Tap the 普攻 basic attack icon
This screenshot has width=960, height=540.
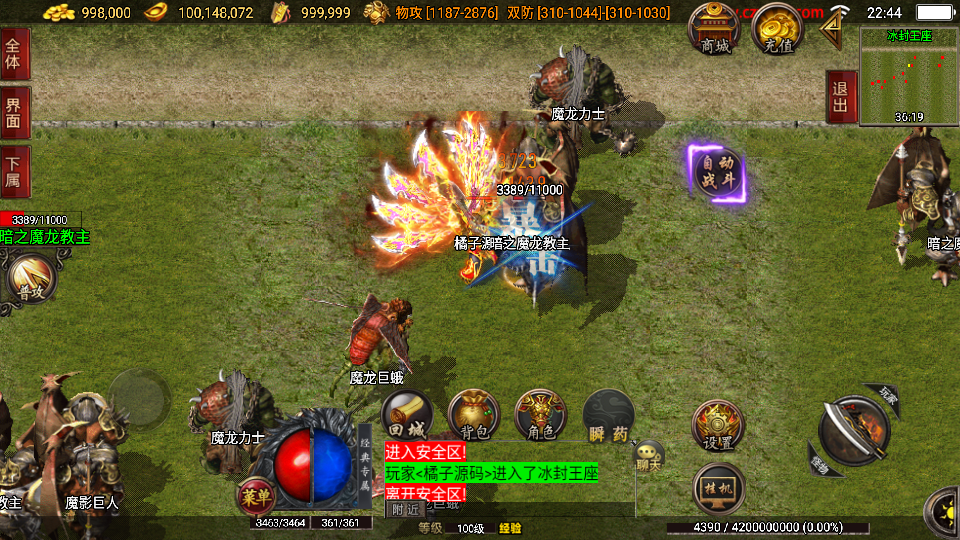[30, 281]
